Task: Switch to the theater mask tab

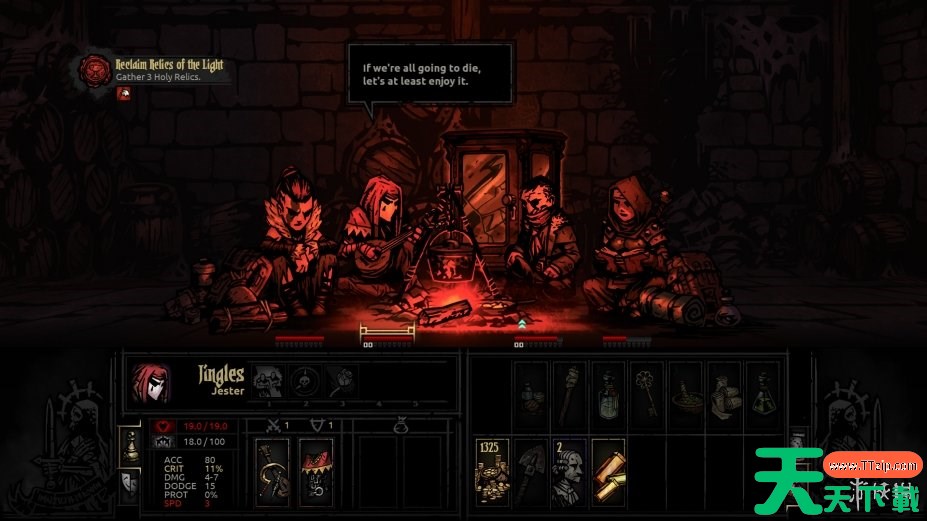Action: click(x=129, y=485)
